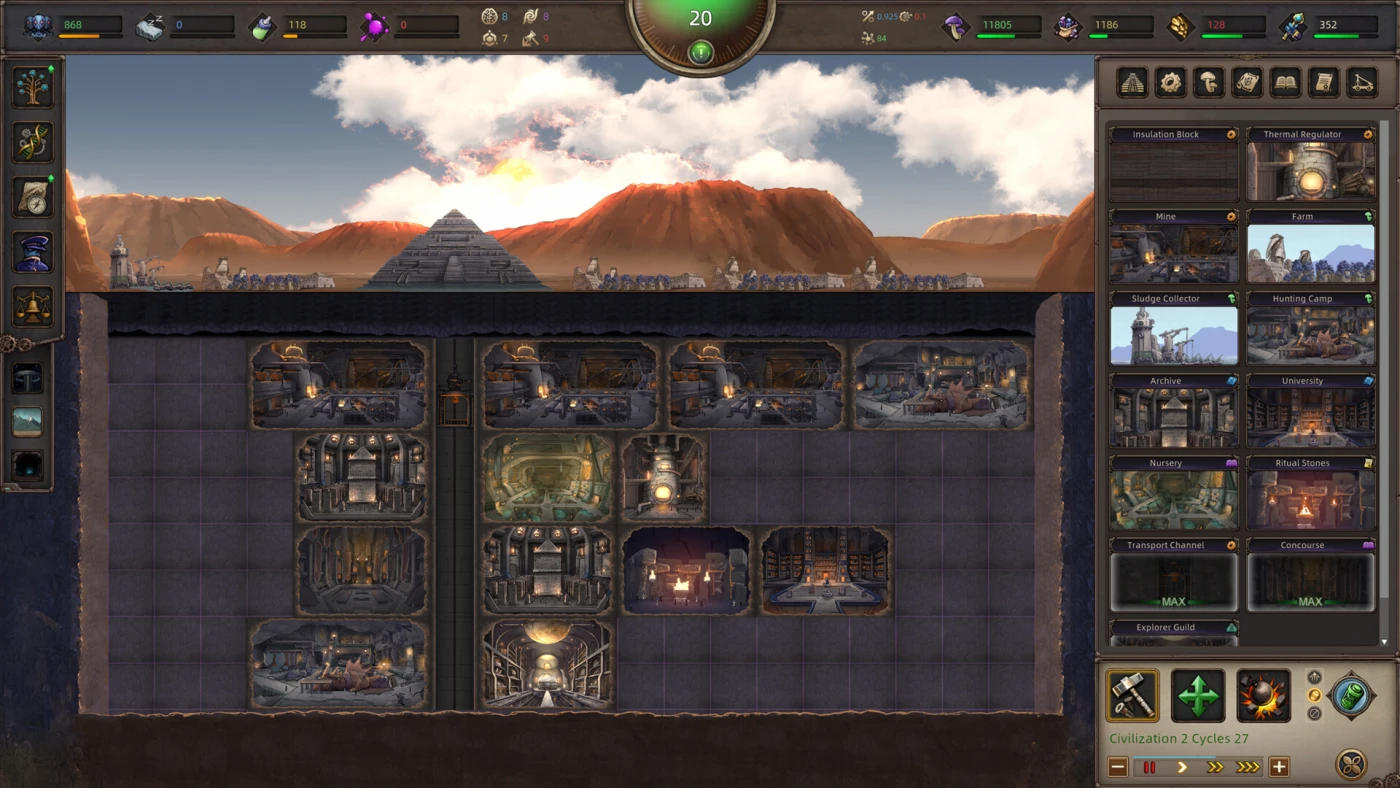Choose the Ritual Stones building

point(1310,494)
